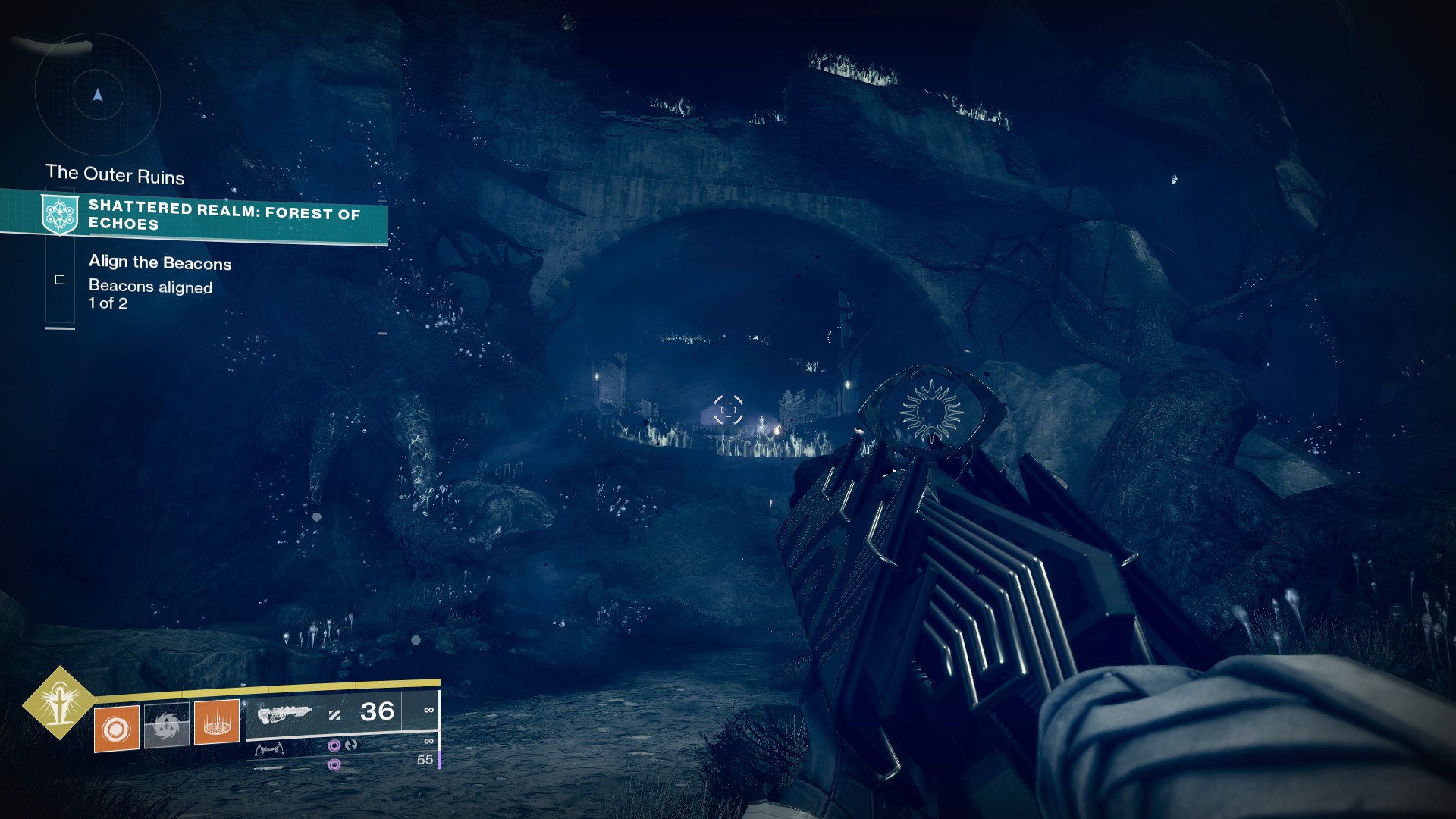This screenshot has height=819, width=1456.
Task: Select the sword heavy weapon slot
Action: pyautogui.click(x=269, y=767)
